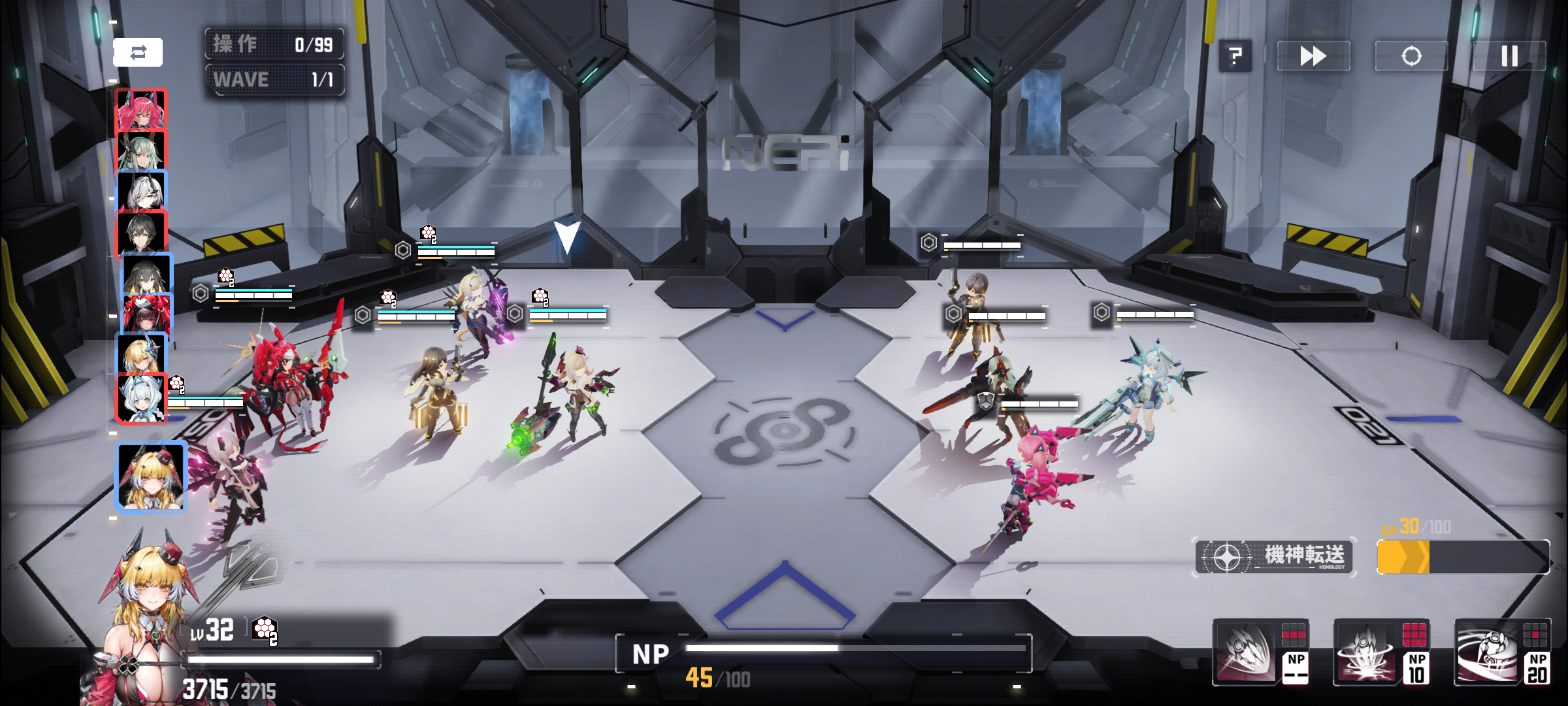Select the pink-haired portrait in turn order
The height and width of the screenshot is (706, 1568).
(141, 110)
